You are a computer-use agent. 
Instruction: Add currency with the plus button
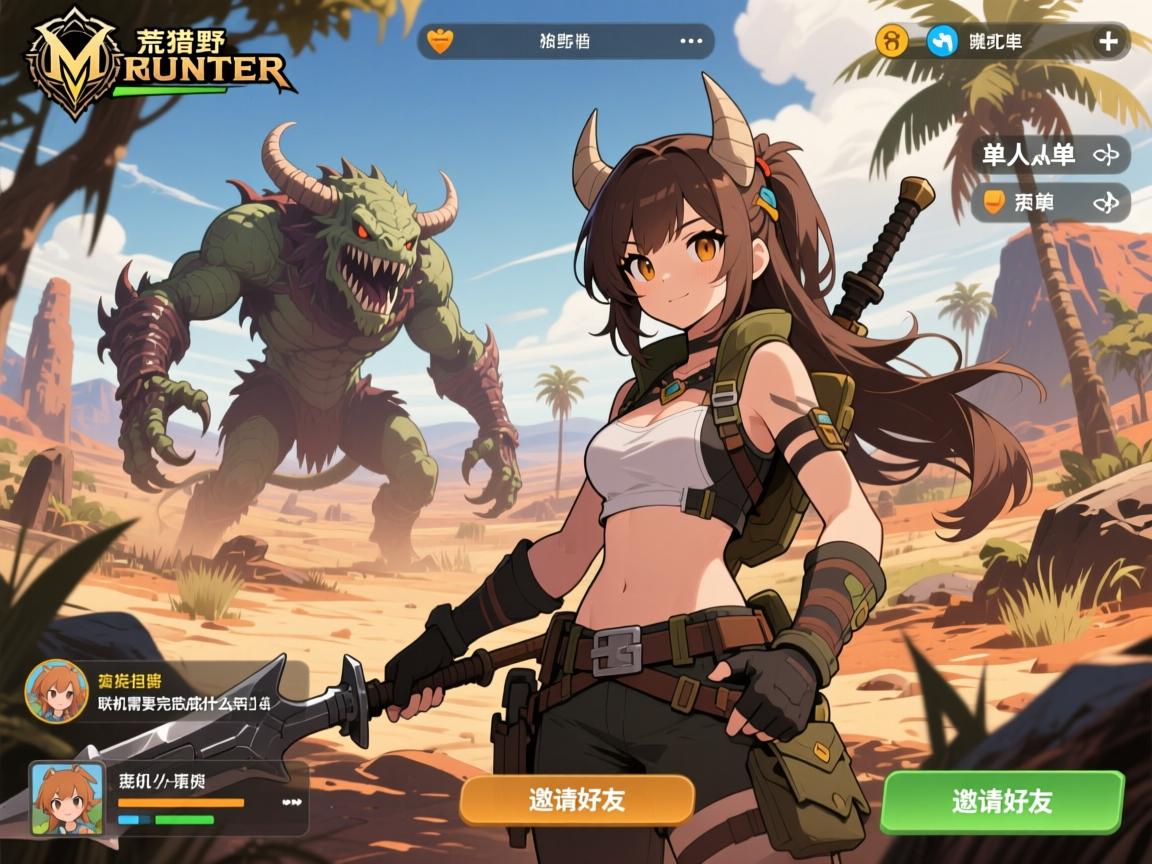tap(1108, 42)
